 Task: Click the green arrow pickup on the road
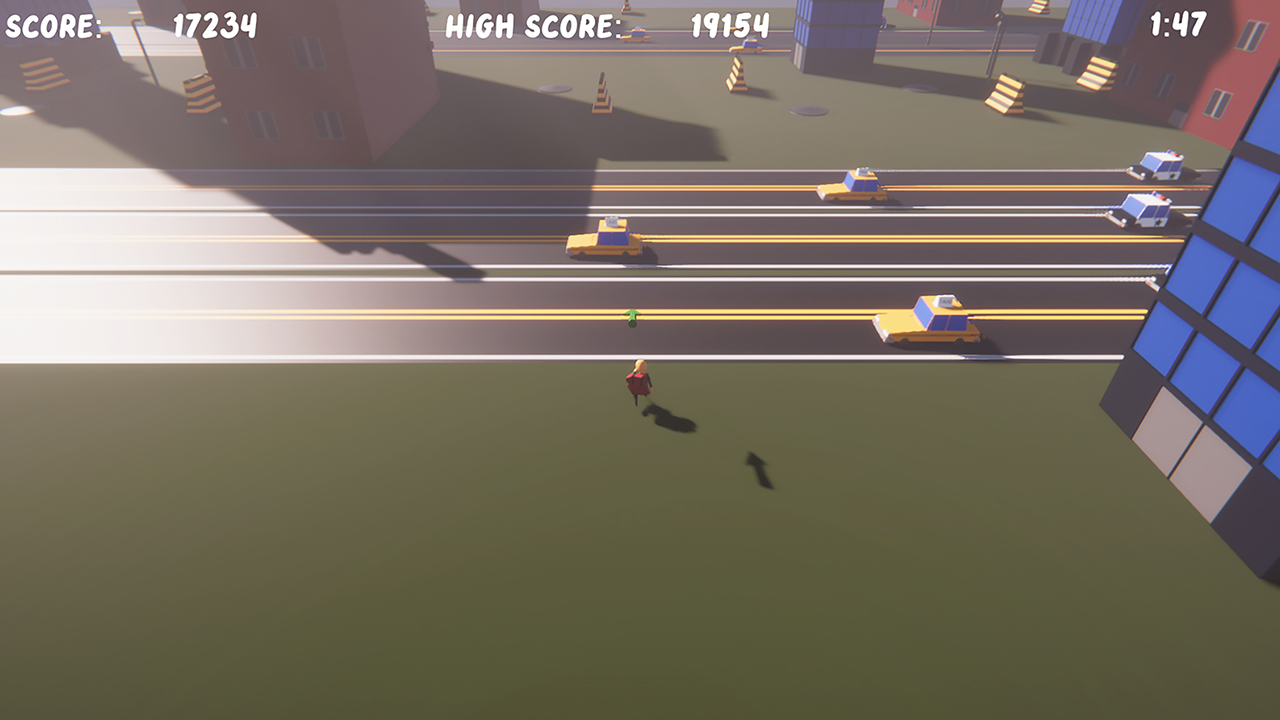pos(631,317)
